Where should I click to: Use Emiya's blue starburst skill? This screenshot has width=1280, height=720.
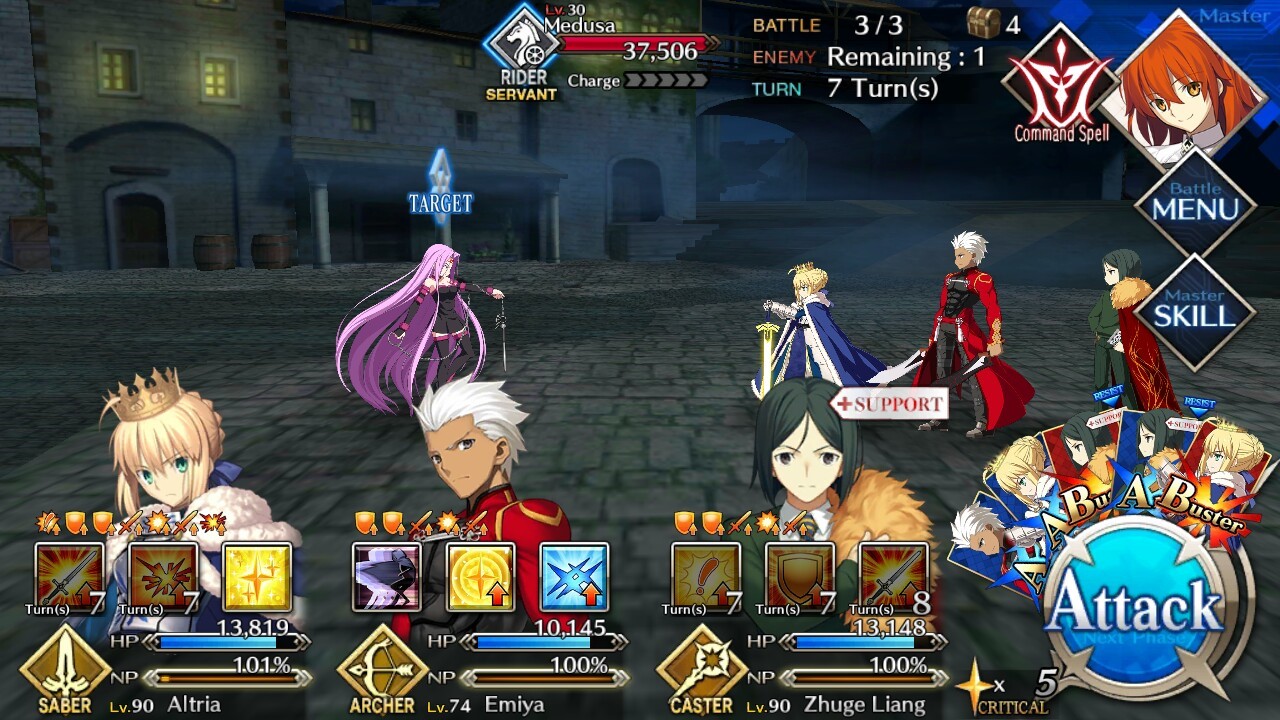pyautogui.click(x=574, y=577)
